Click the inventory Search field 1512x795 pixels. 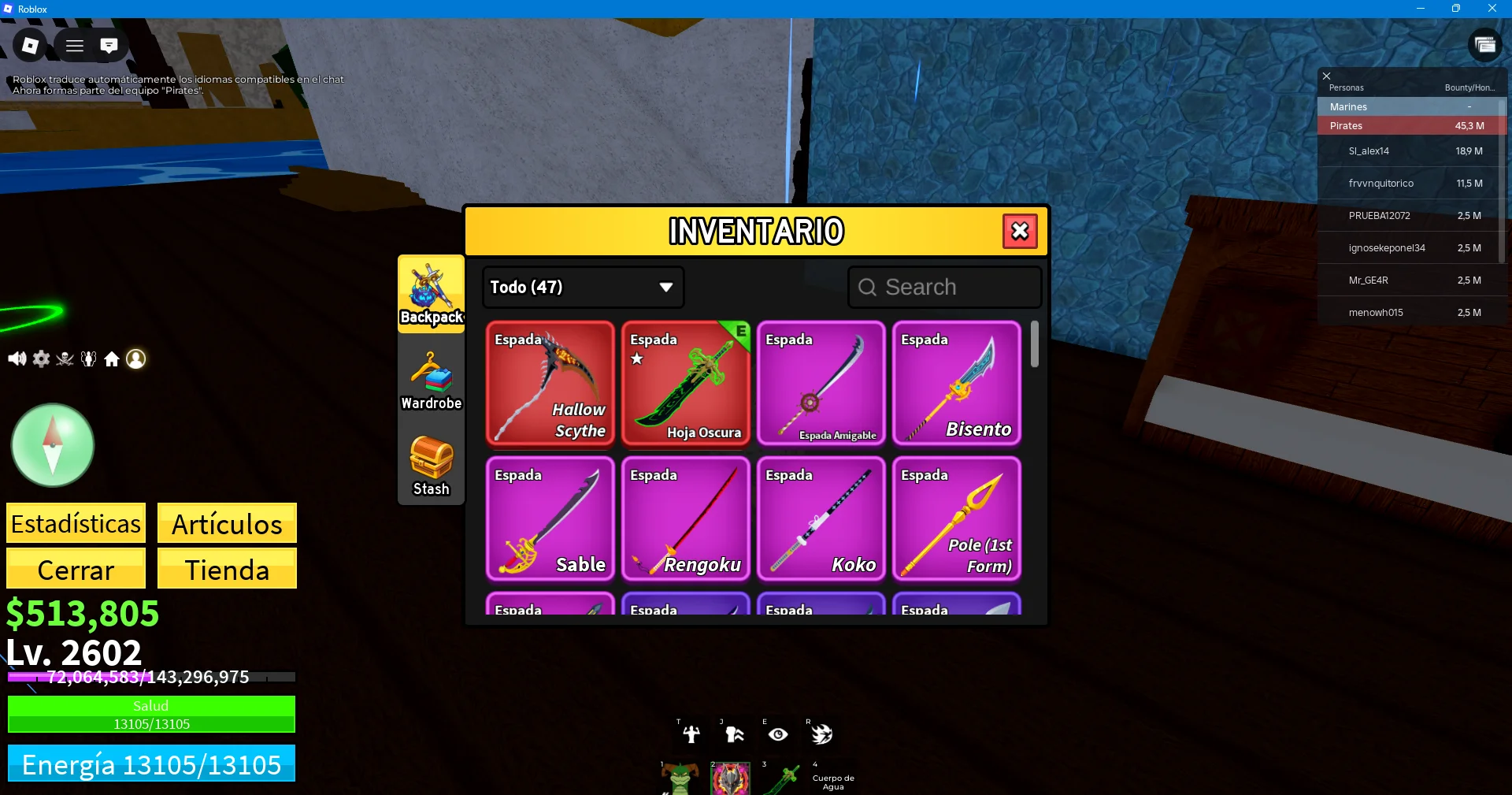(945, 287)
